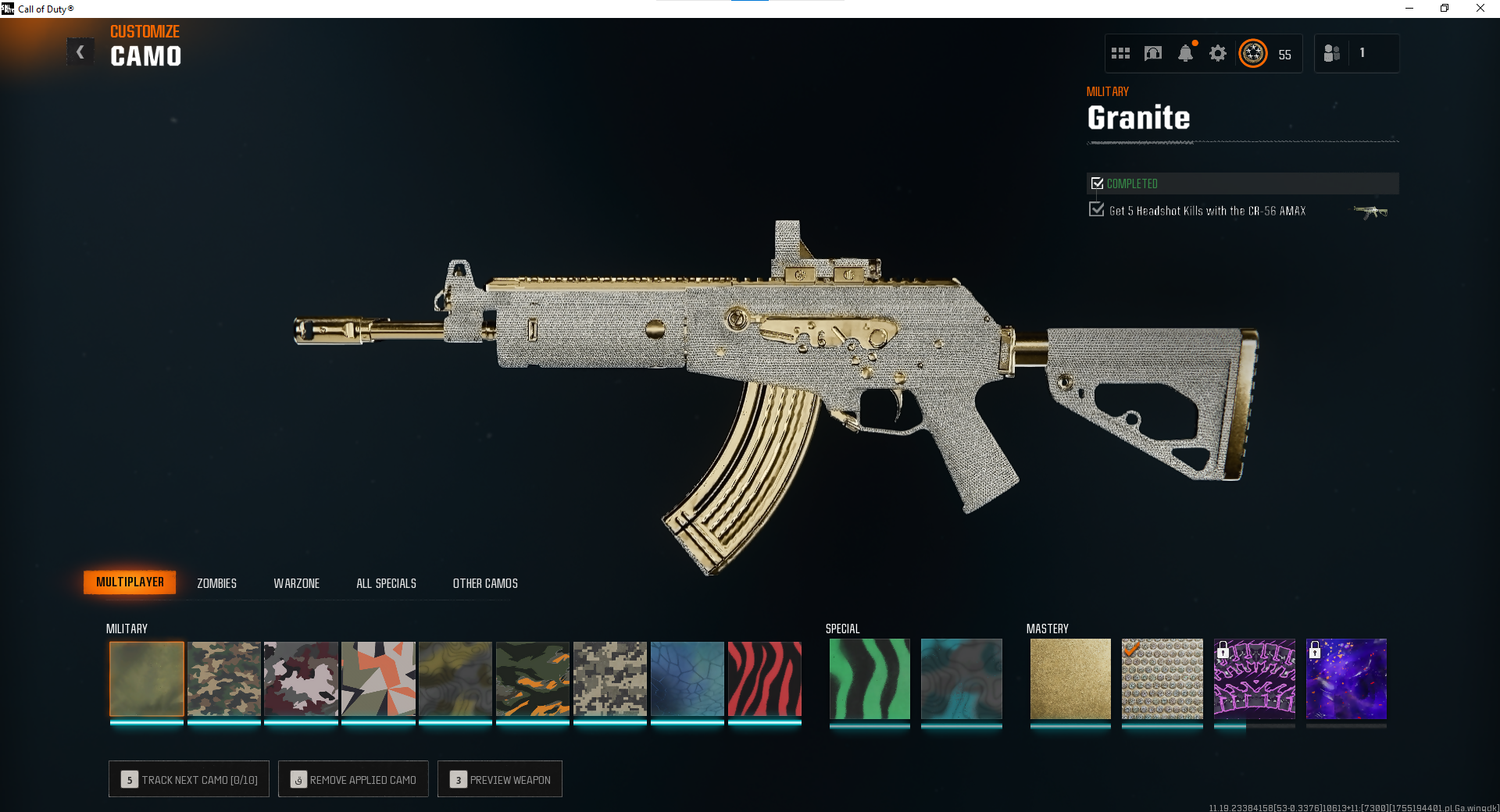Open the settings gear icon
1500x812 pixels.
pos(1218,53)
